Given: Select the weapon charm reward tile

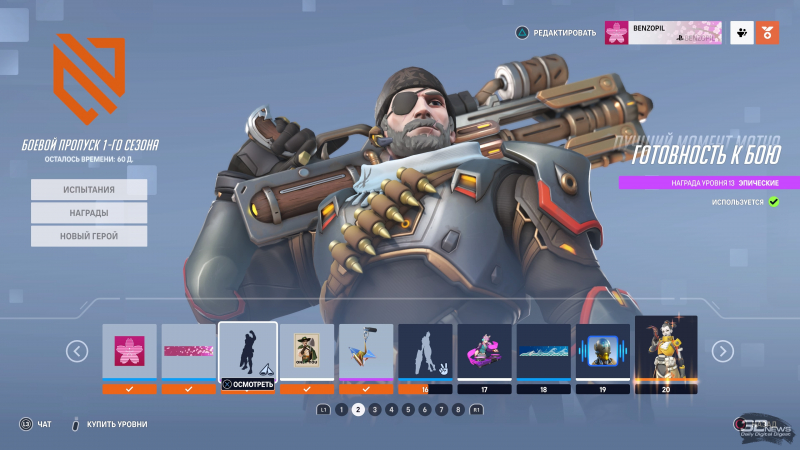Looking at the screenshot, I should pos(366,352).
